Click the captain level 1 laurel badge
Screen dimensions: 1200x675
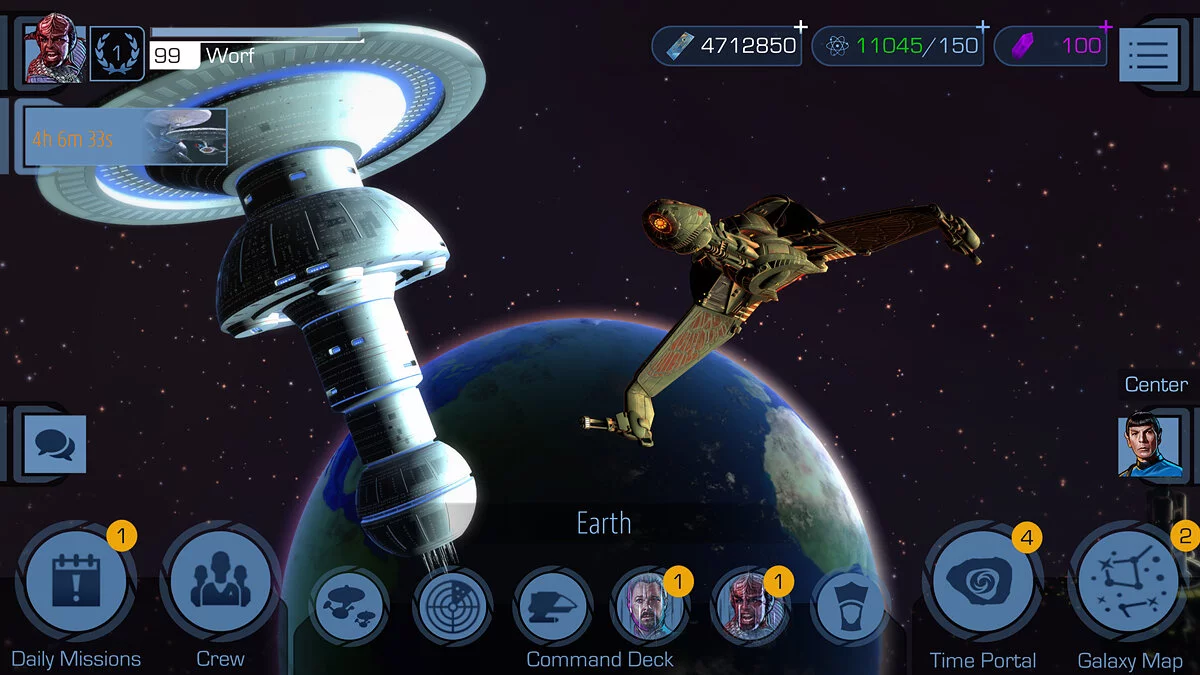117,53
